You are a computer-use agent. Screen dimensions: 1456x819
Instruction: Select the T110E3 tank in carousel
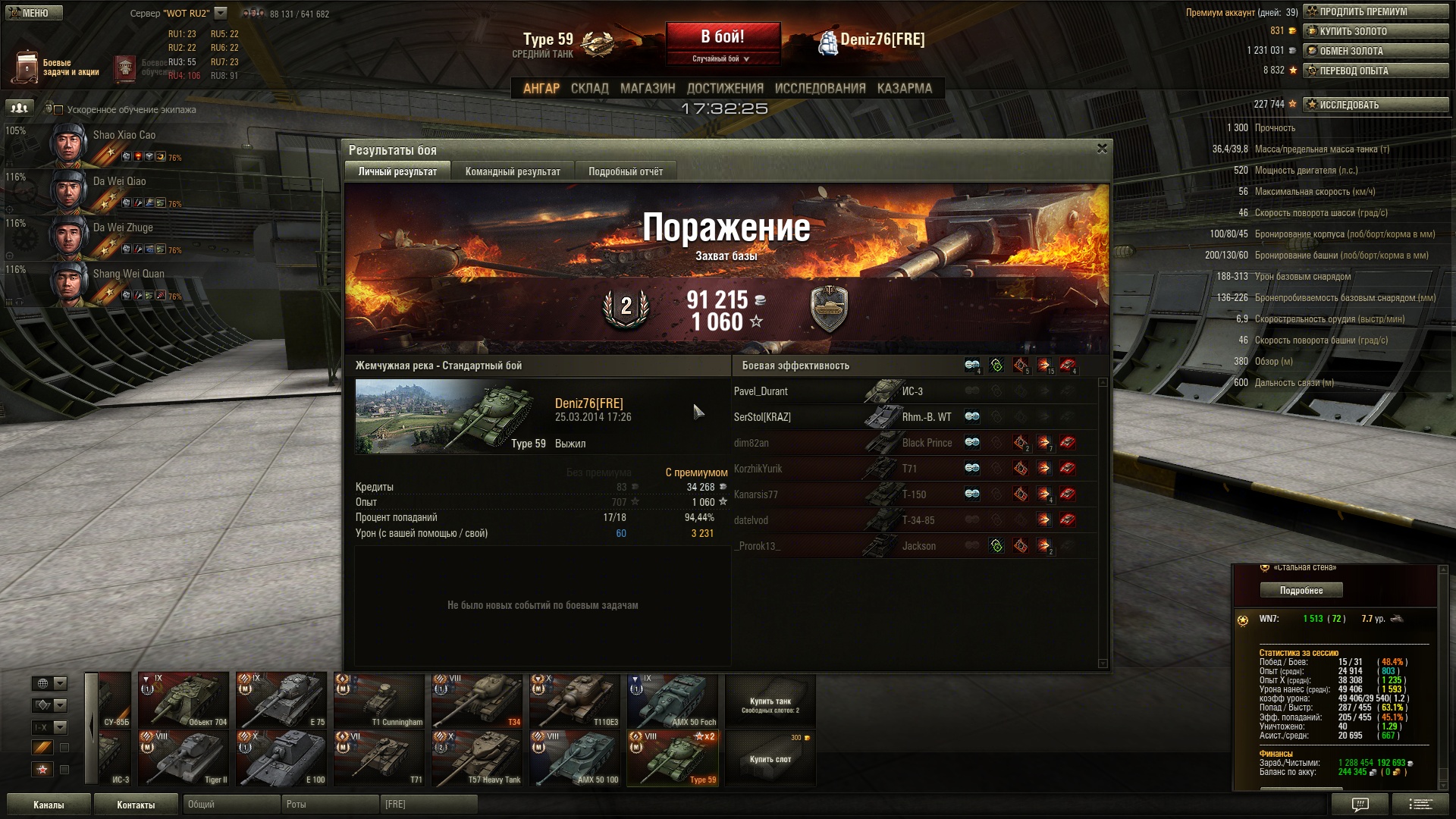click(574, 700)
